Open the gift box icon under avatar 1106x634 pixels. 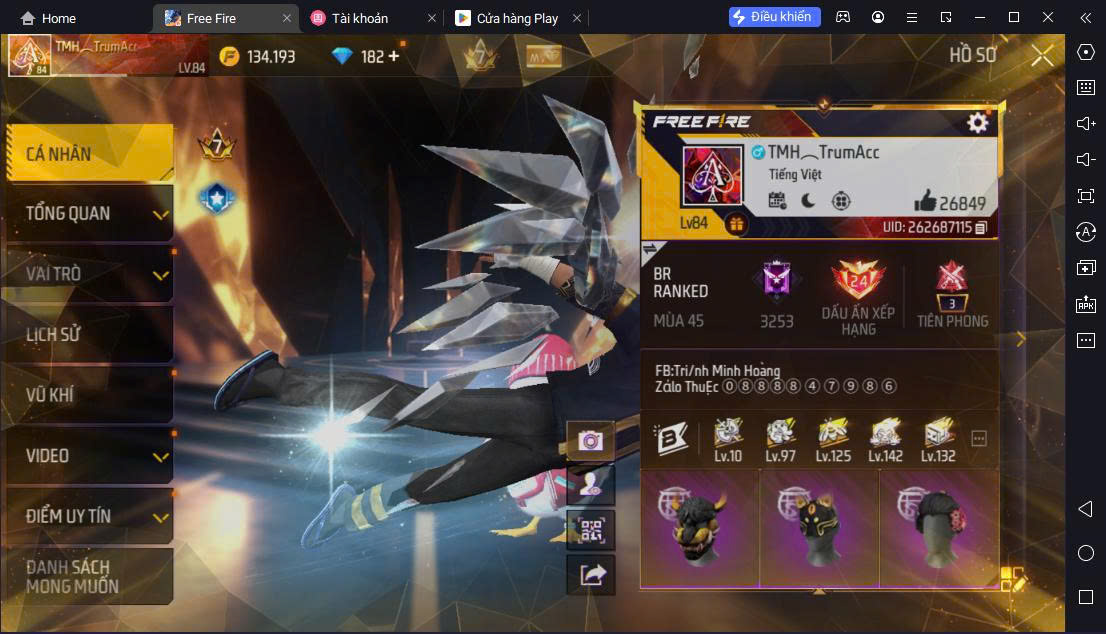(x=735, y=224)
